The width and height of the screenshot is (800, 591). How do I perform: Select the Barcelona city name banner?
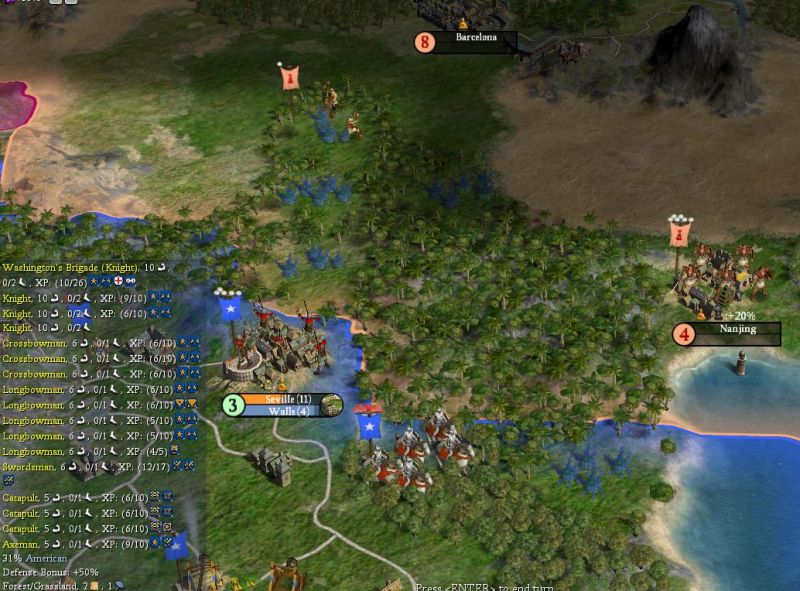pyautogui.click(x=476, y=38)
